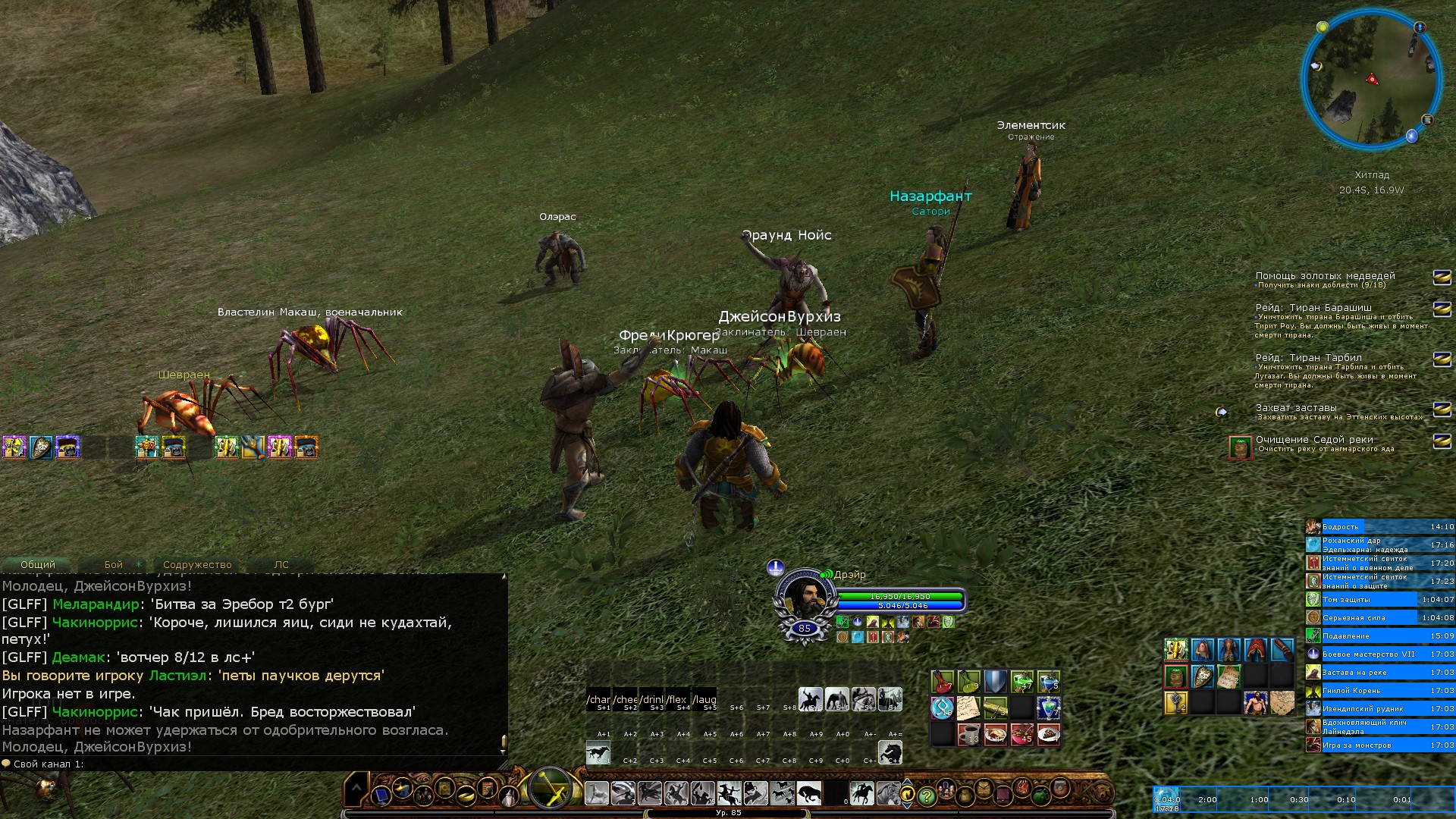
Task: Select the golden key item slot
Action: click(1175, 702)
